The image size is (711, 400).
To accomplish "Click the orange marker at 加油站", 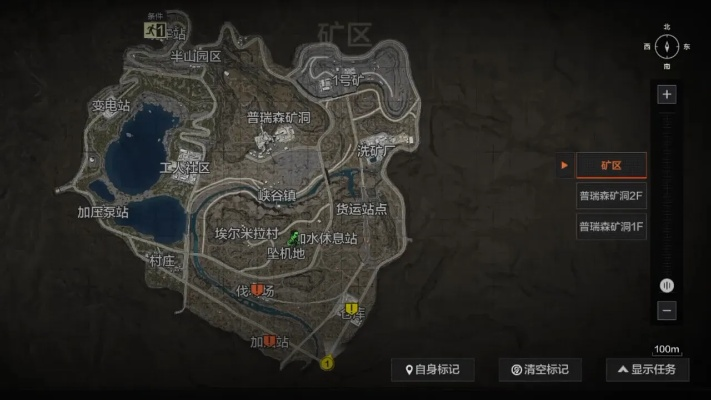I will [x=269, y=343].
